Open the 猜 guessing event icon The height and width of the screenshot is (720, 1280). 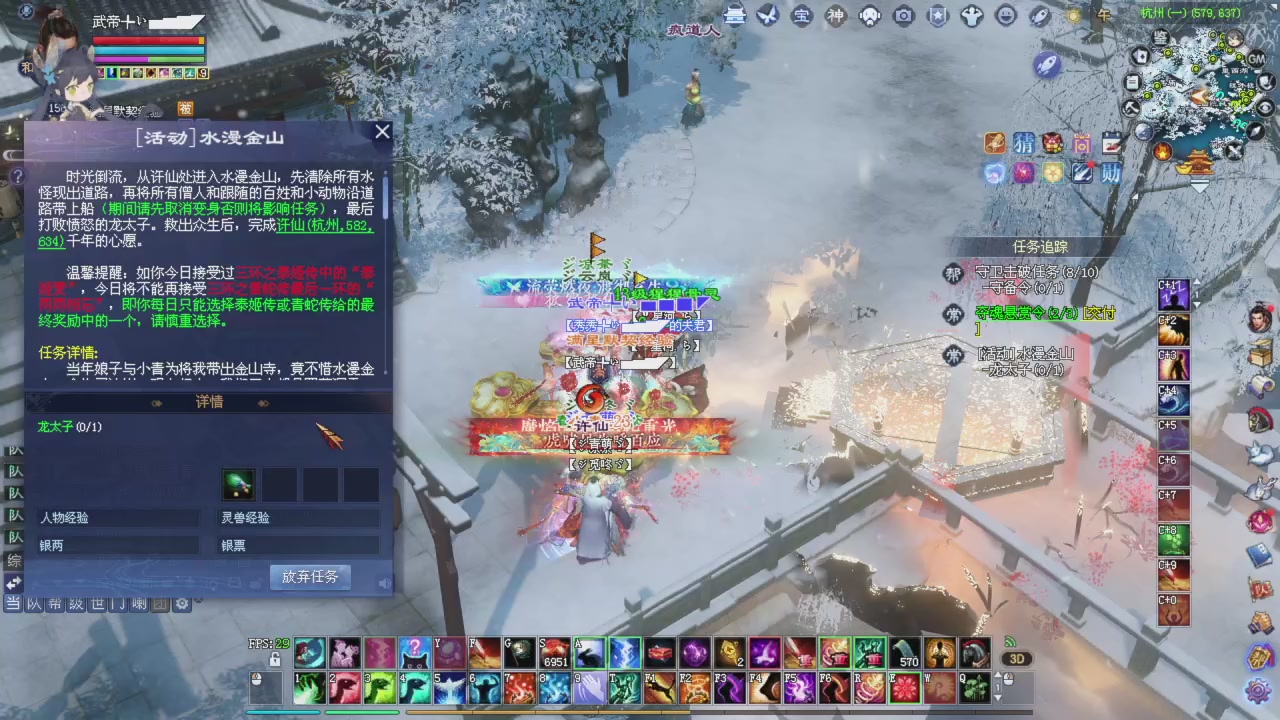click(1023, 144)
